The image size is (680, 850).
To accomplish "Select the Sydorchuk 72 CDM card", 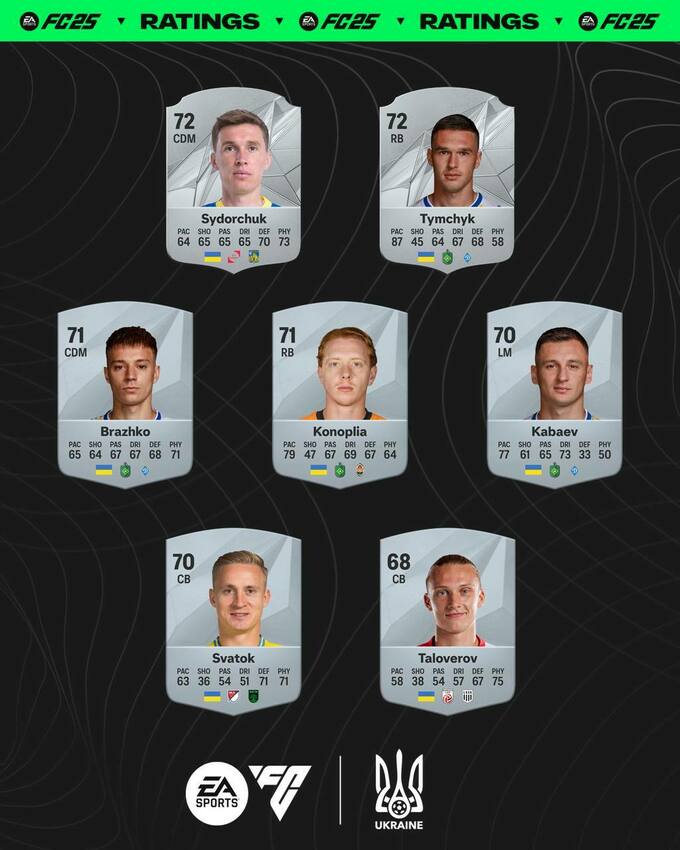I will [233, 180].
